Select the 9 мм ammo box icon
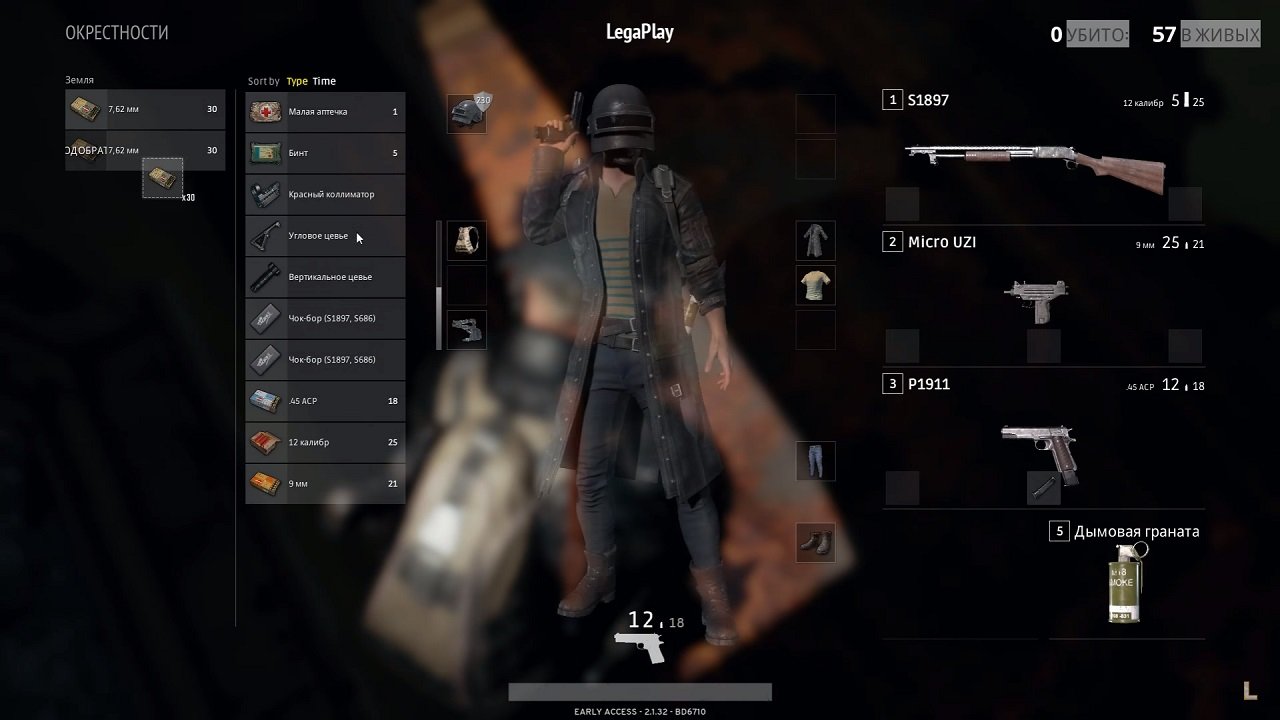 point(264,482)
